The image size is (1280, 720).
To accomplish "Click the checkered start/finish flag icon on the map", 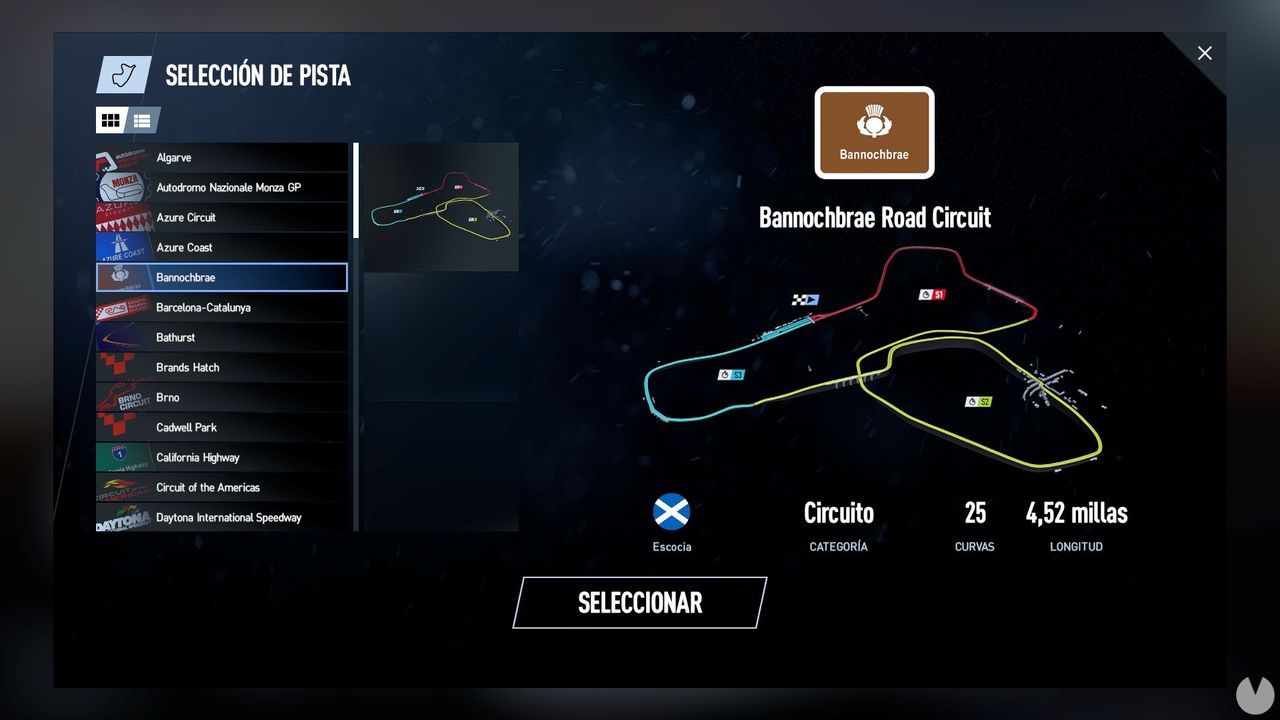I will pyautogui.click(x=805, y=298).
